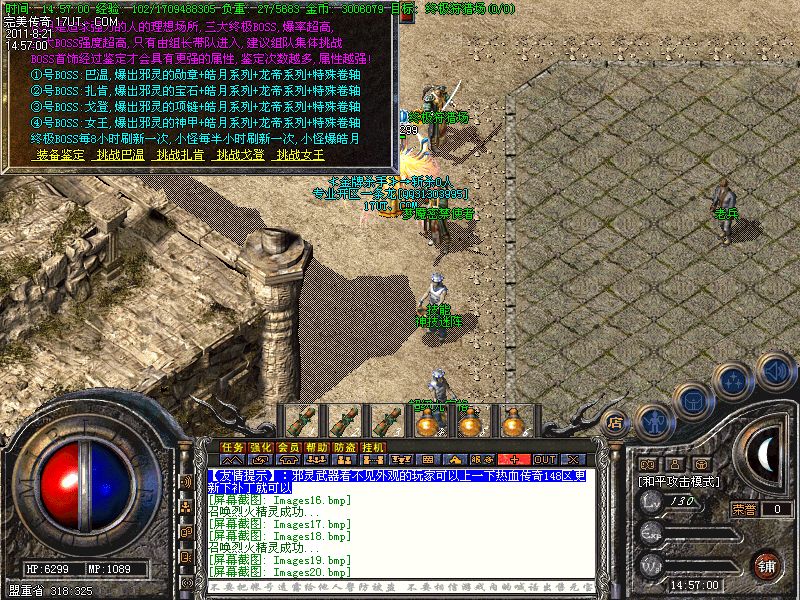The image size is (800, 600).
Task: Open the skills sparkle round button
Action: pyautogui.click(x=735, y=380)
